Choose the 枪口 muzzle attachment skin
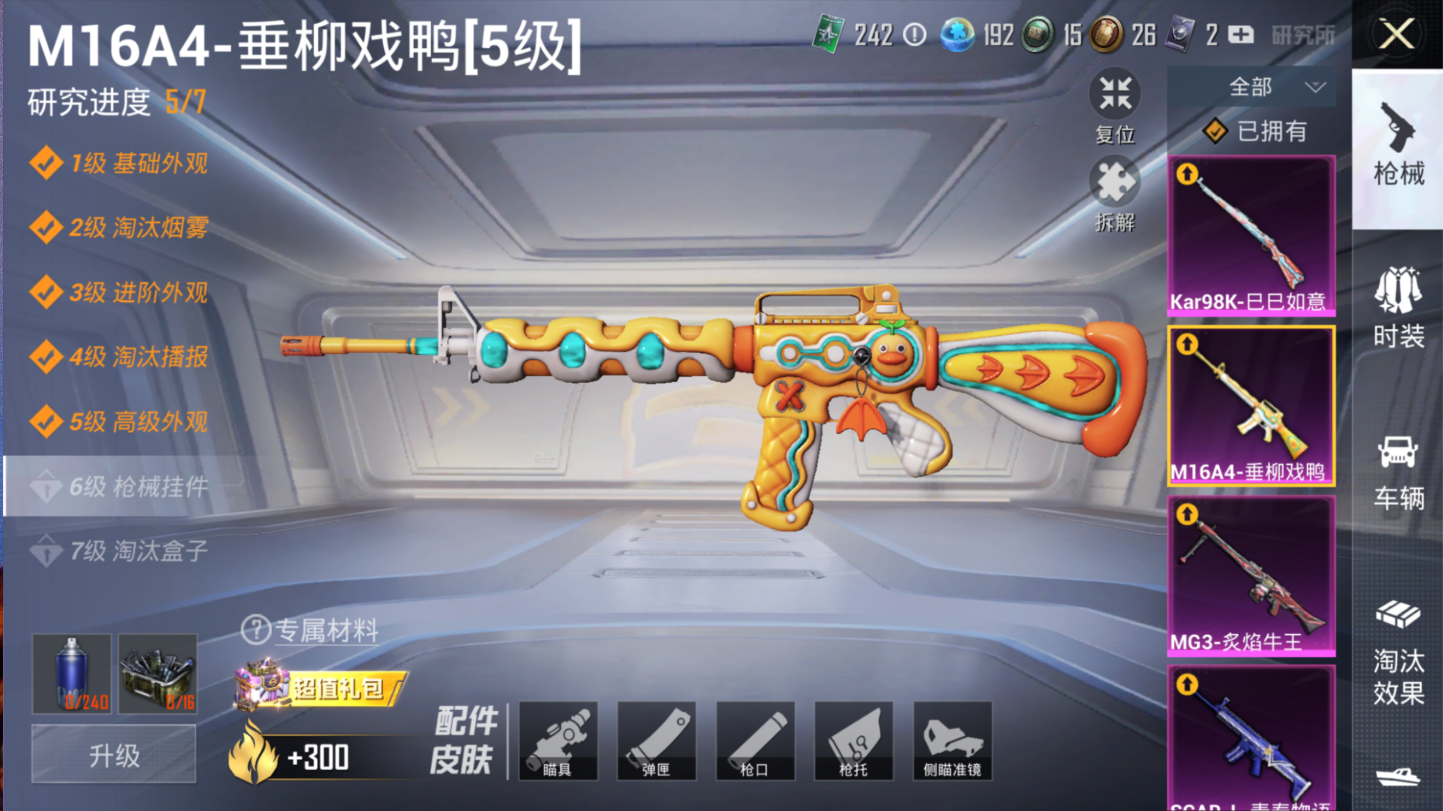The width and height of the screenshot is (1443, 811). [754, 741]
